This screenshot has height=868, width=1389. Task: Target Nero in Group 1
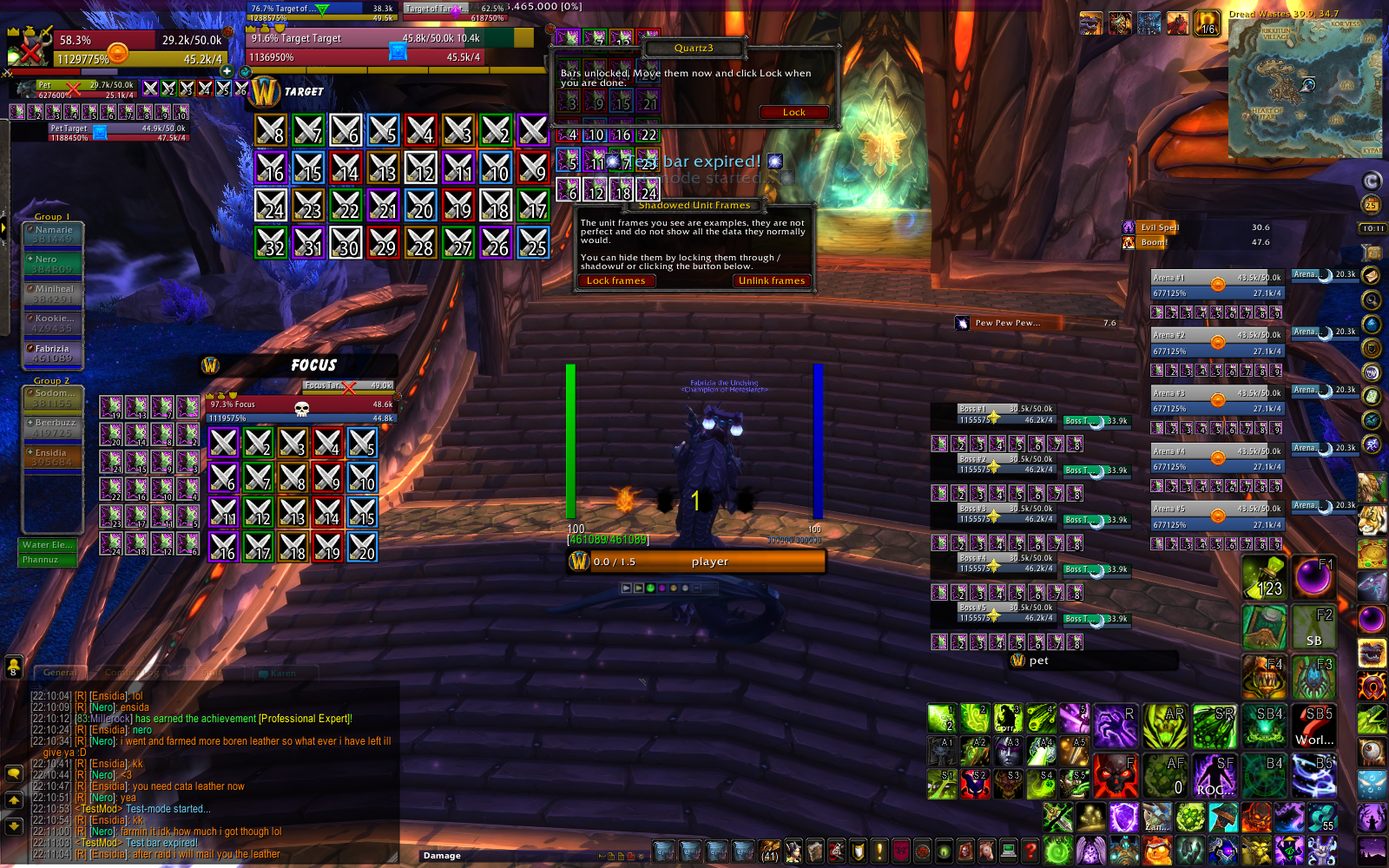click(x=53, y=263)
